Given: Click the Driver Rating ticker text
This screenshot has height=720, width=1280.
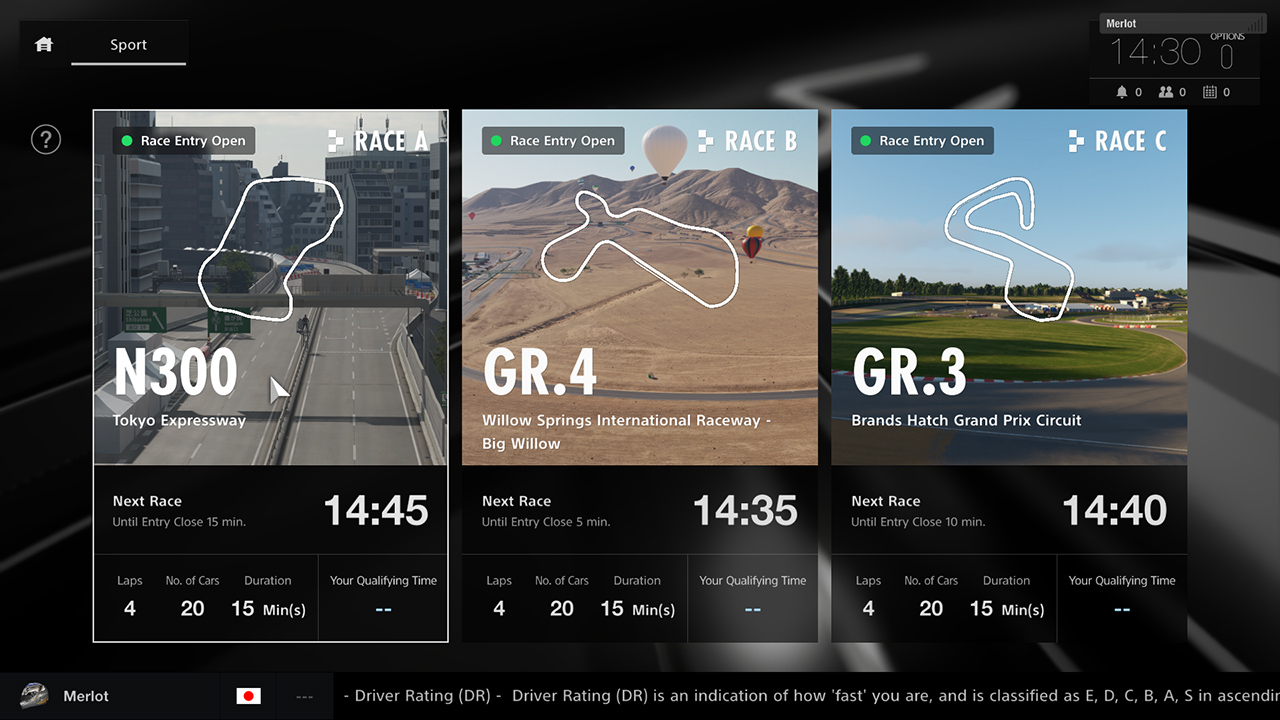Looking at the screenshot, I should (700, 695).
